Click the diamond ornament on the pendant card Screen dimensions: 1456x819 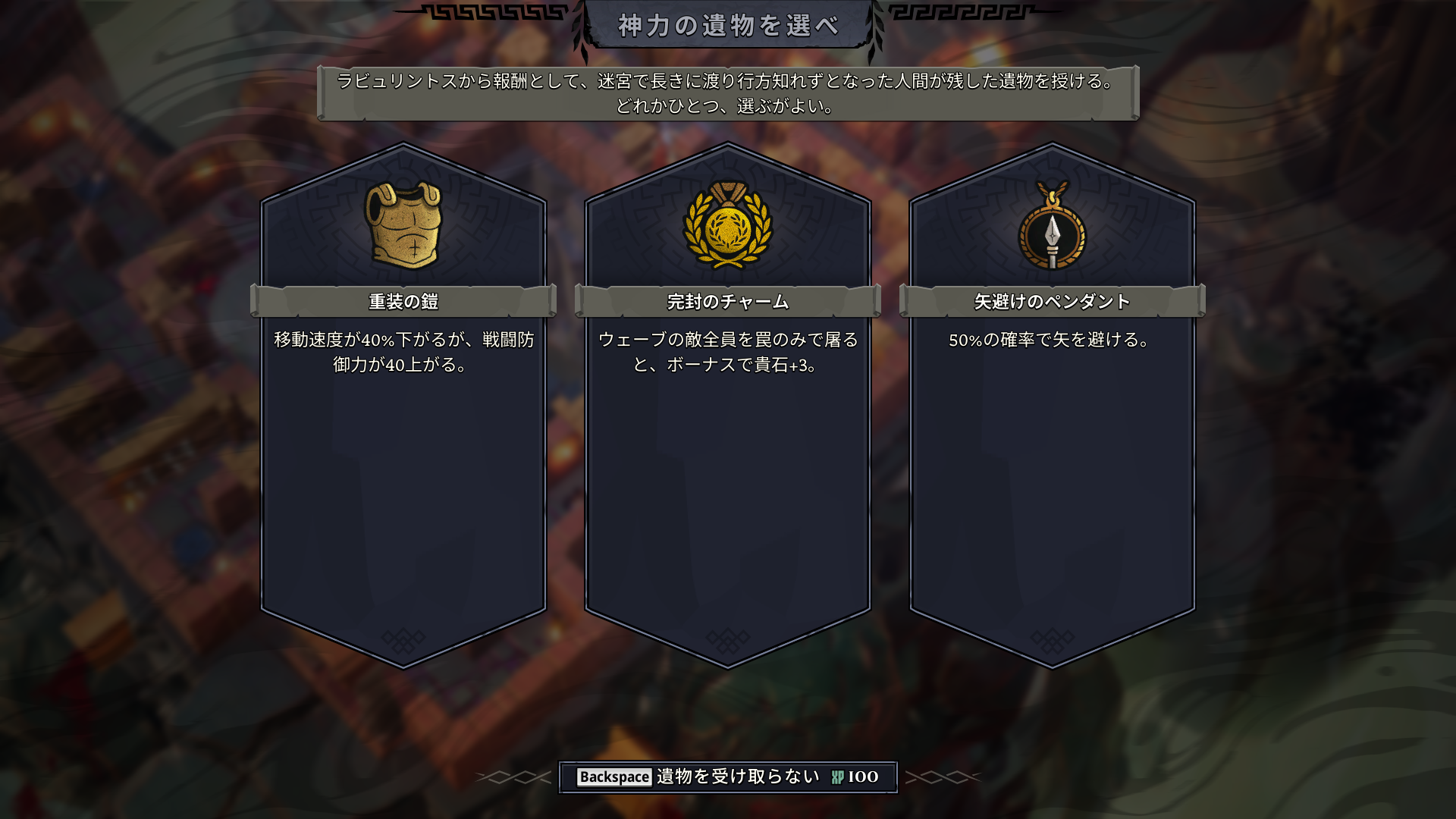click(x=1050, y=641)
